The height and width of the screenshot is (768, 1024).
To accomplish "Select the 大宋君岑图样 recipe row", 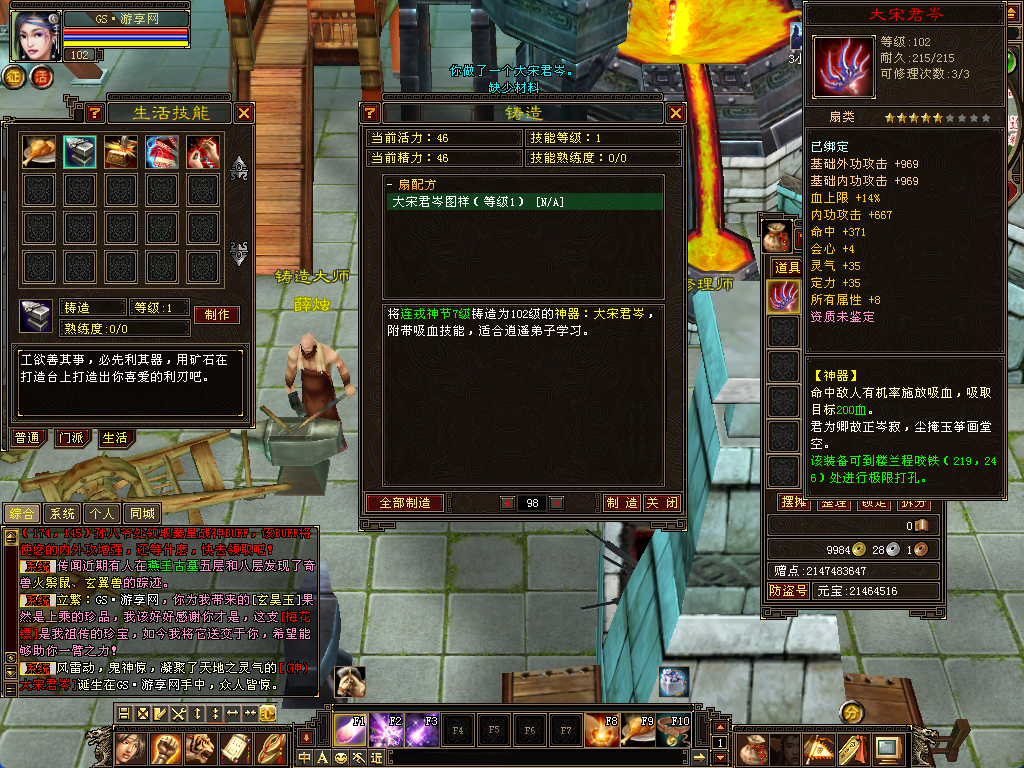I will coord(524,202).
